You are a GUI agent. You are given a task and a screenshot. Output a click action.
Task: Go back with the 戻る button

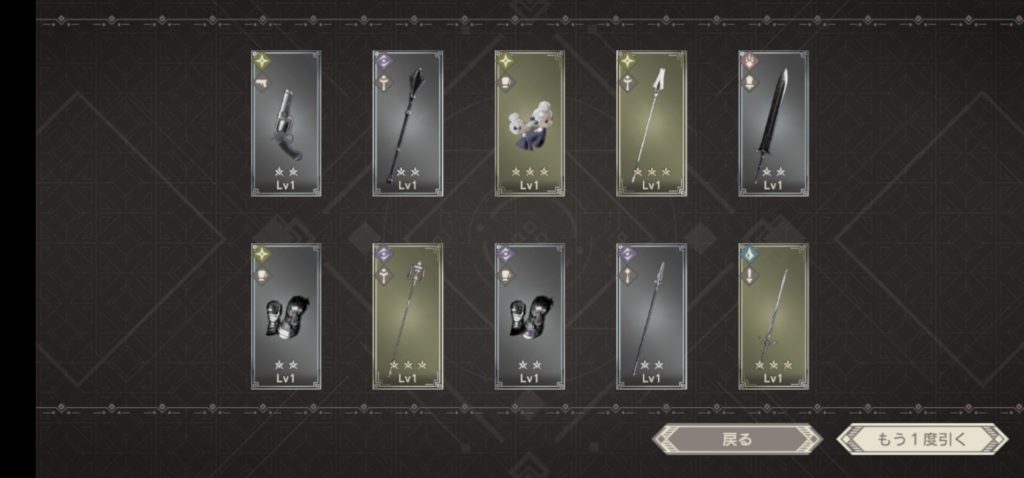(736, 438)
